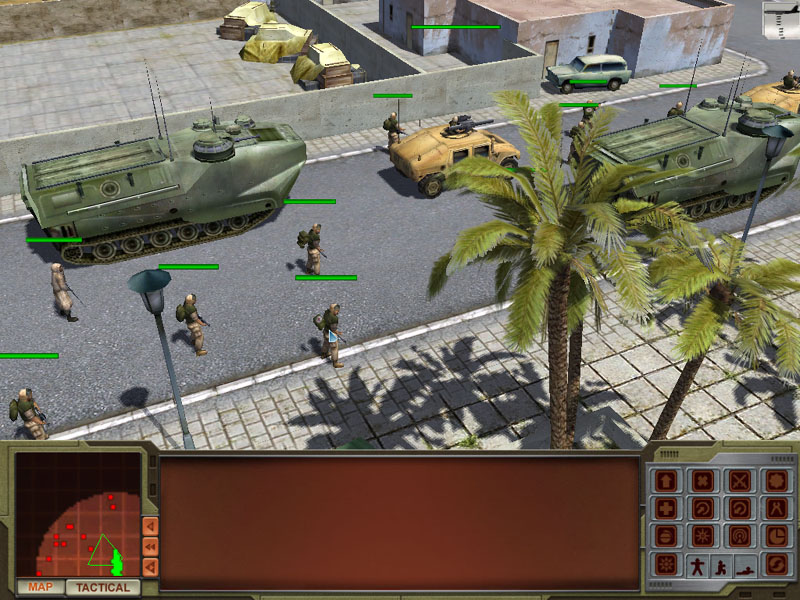This screenshot has width=800, height=600.
Task: Click the double-arrow button beside the minimap
Action: tap(150, 547)
